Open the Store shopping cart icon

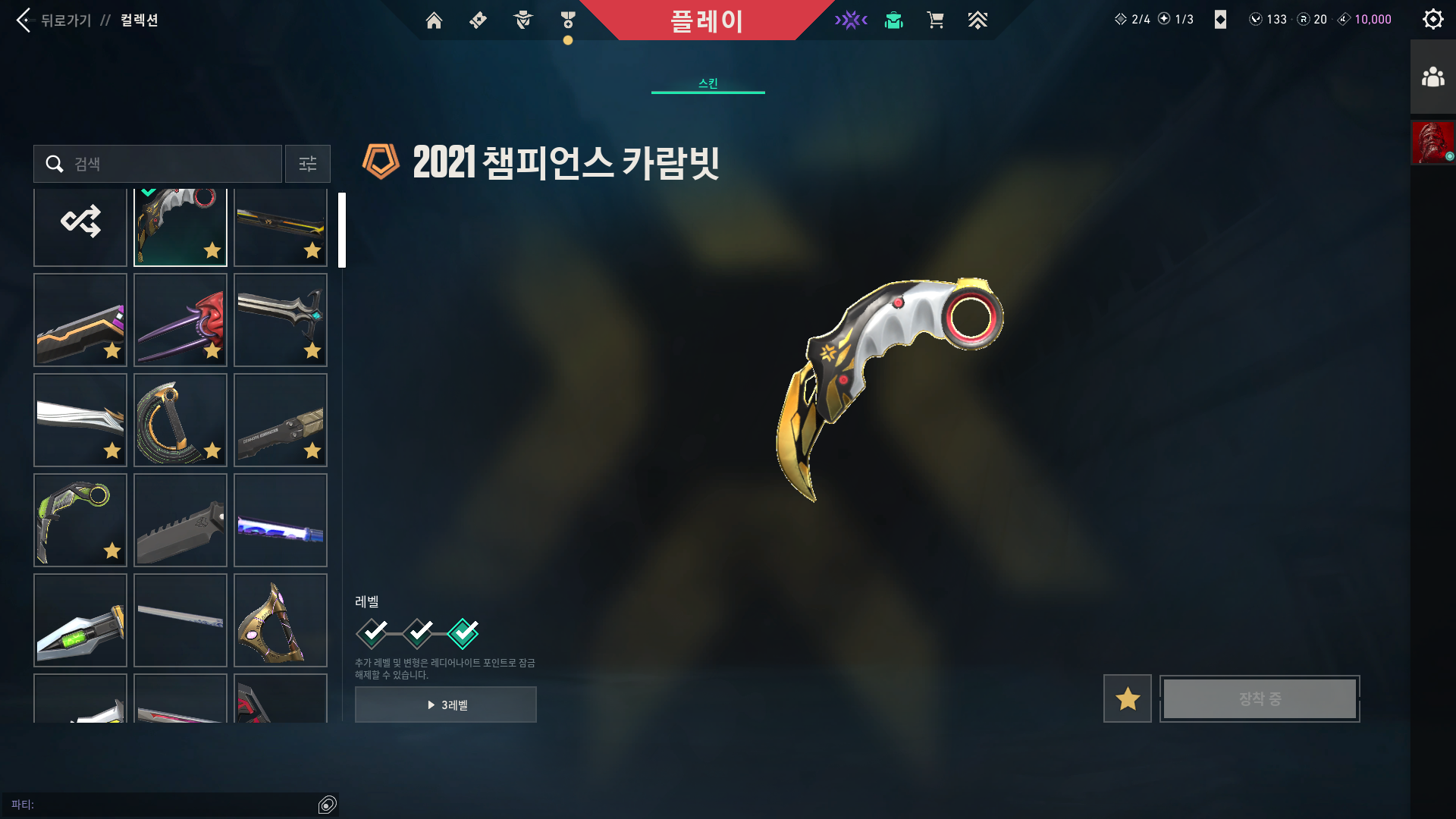[x=936, y=20]
